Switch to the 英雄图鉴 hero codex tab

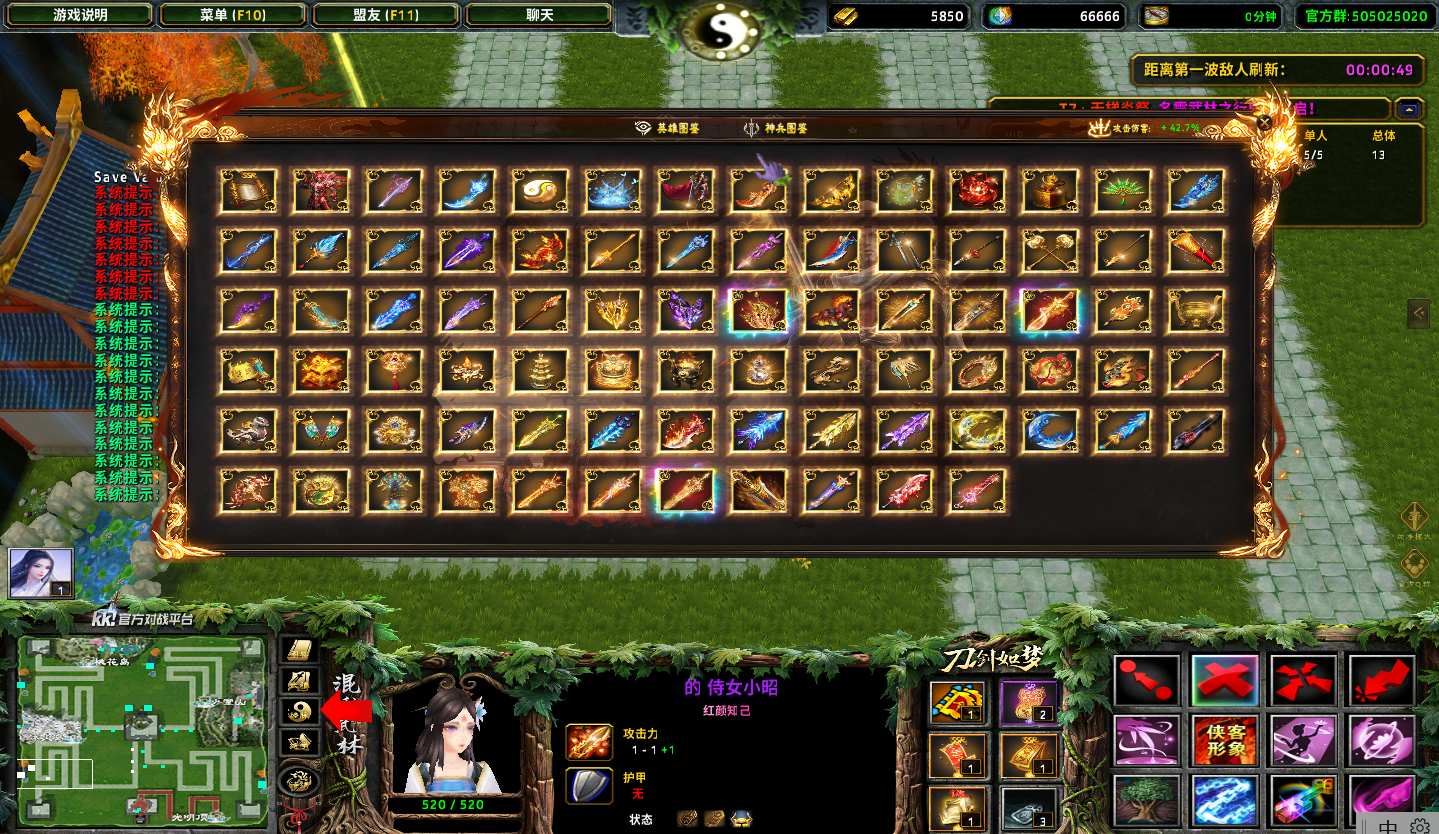coord(668,128)
